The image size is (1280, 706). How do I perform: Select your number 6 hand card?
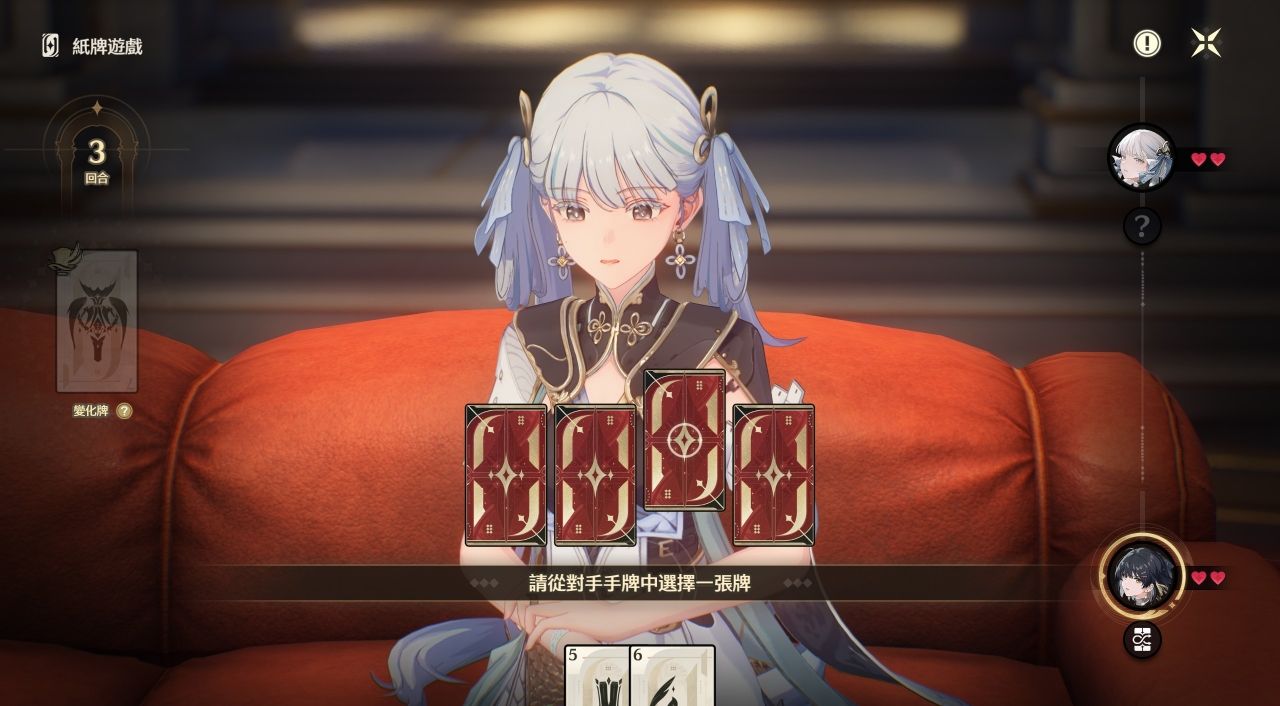pos(673,676)
